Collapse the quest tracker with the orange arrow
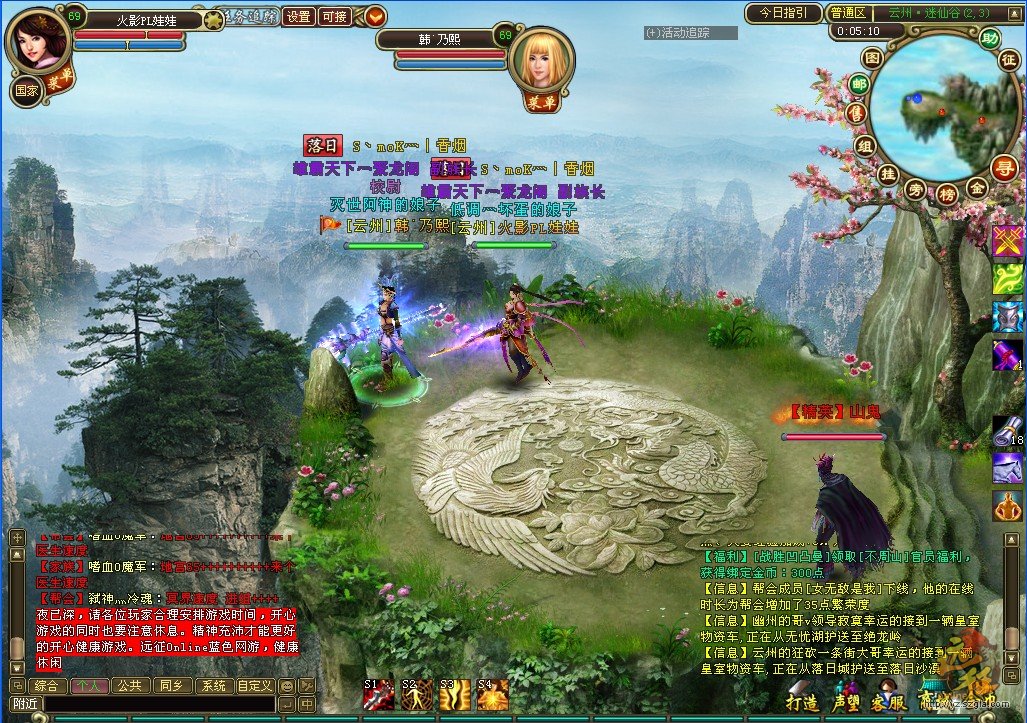1027x723 pixels. (375, 16)
